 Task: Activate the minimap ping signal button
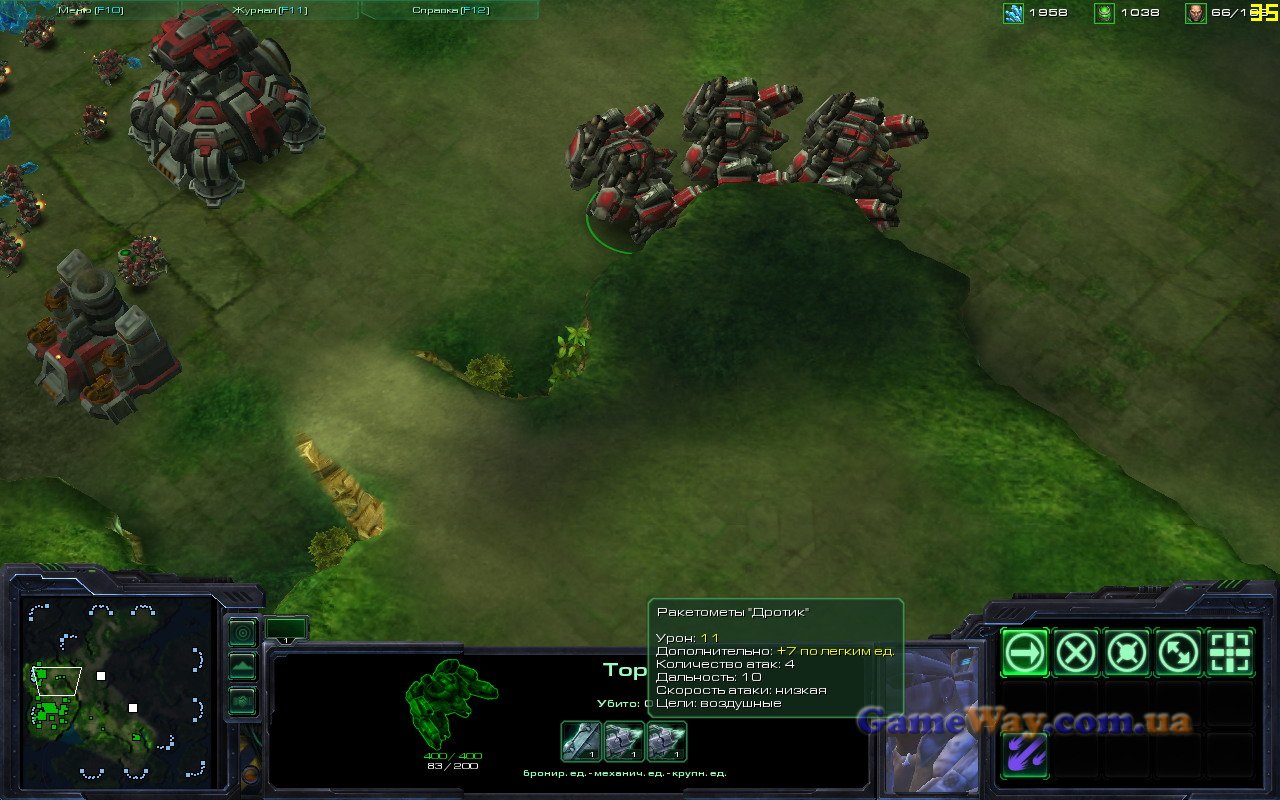point(242,633)
